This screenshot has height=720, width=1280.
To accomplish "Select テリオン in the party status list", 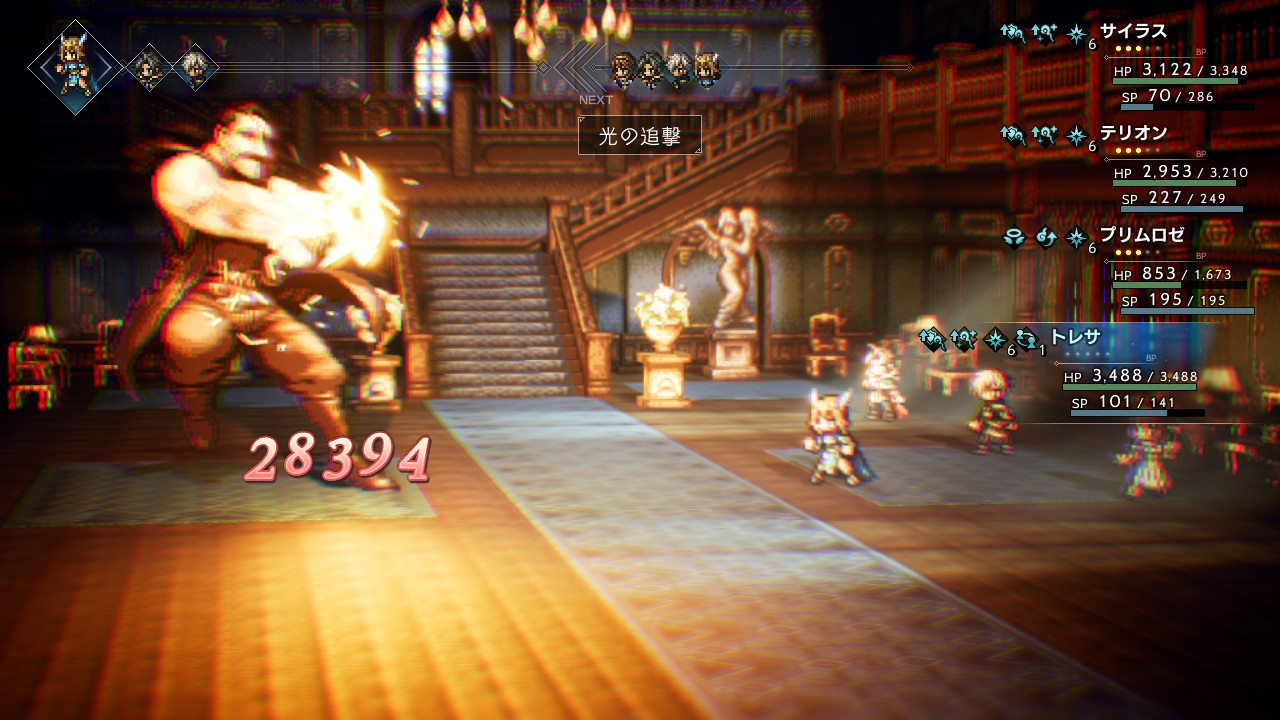I will pos(1133,133).
